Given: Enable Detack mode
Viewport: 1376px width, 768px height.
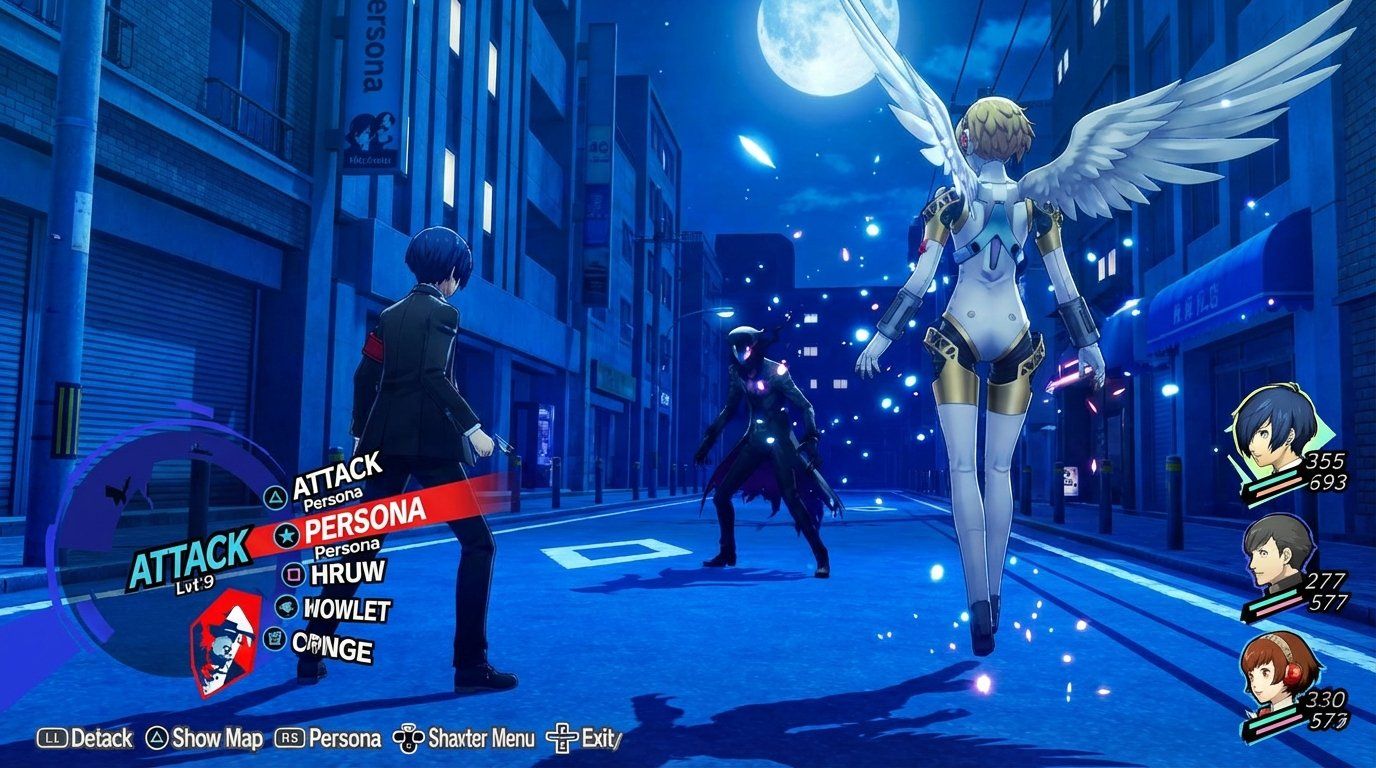Looking at the screenshot, I should tap(99, 738).
